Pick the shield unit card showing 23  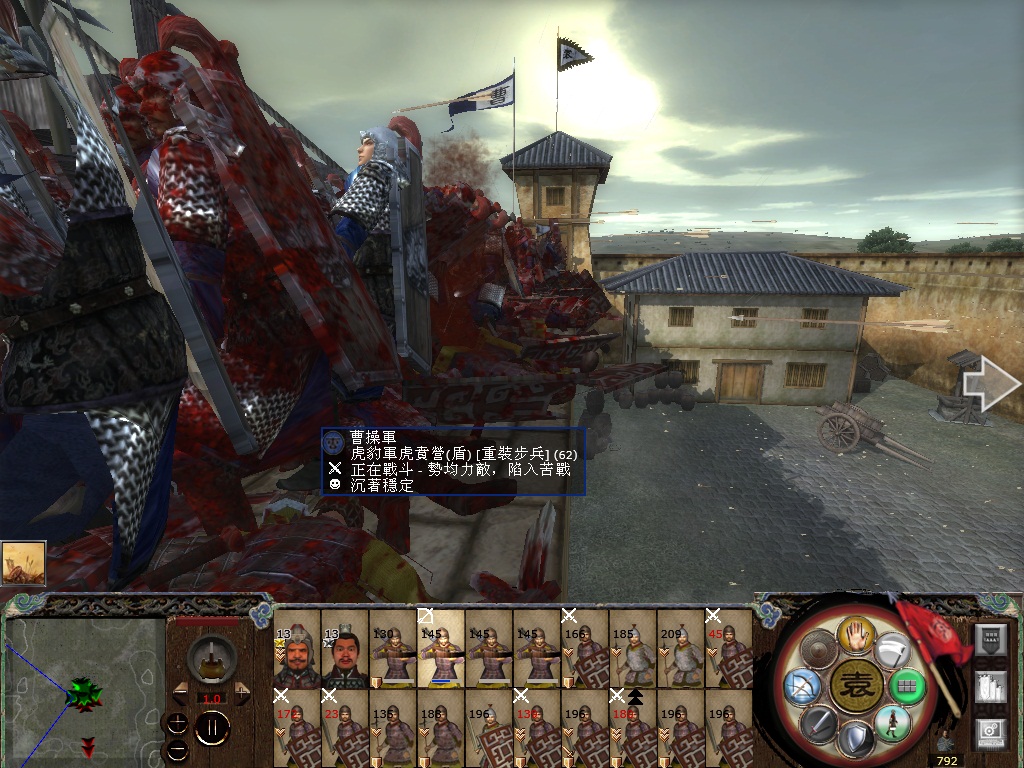coord(344,727)
